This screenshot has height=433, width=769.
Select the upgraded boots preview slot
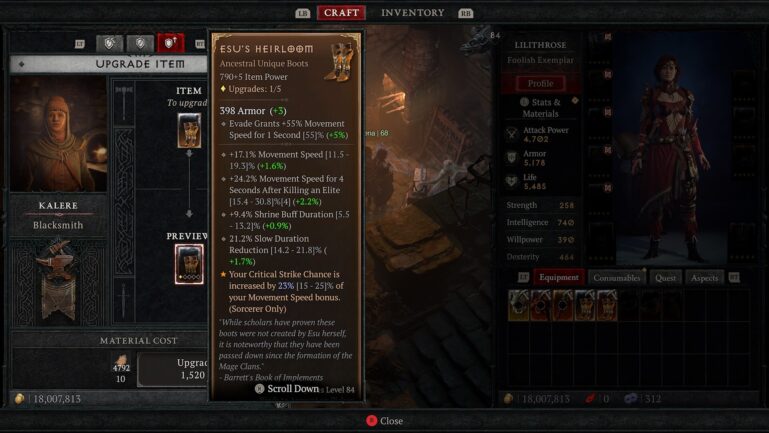click(189, 264)
